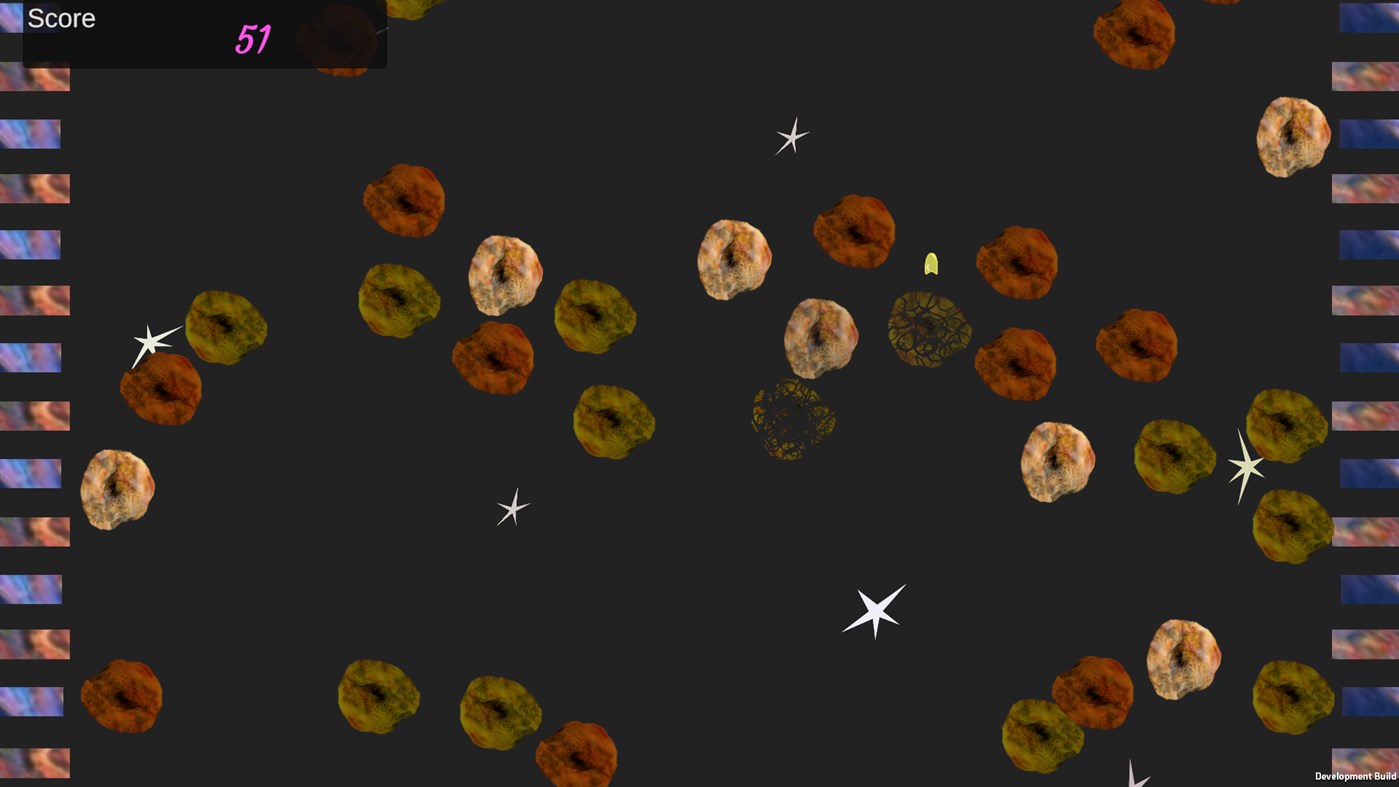Click the pale gray asteroid in the top-right corner
This screenshot has width=1399, height=787.
click(x=1291, y=135)
